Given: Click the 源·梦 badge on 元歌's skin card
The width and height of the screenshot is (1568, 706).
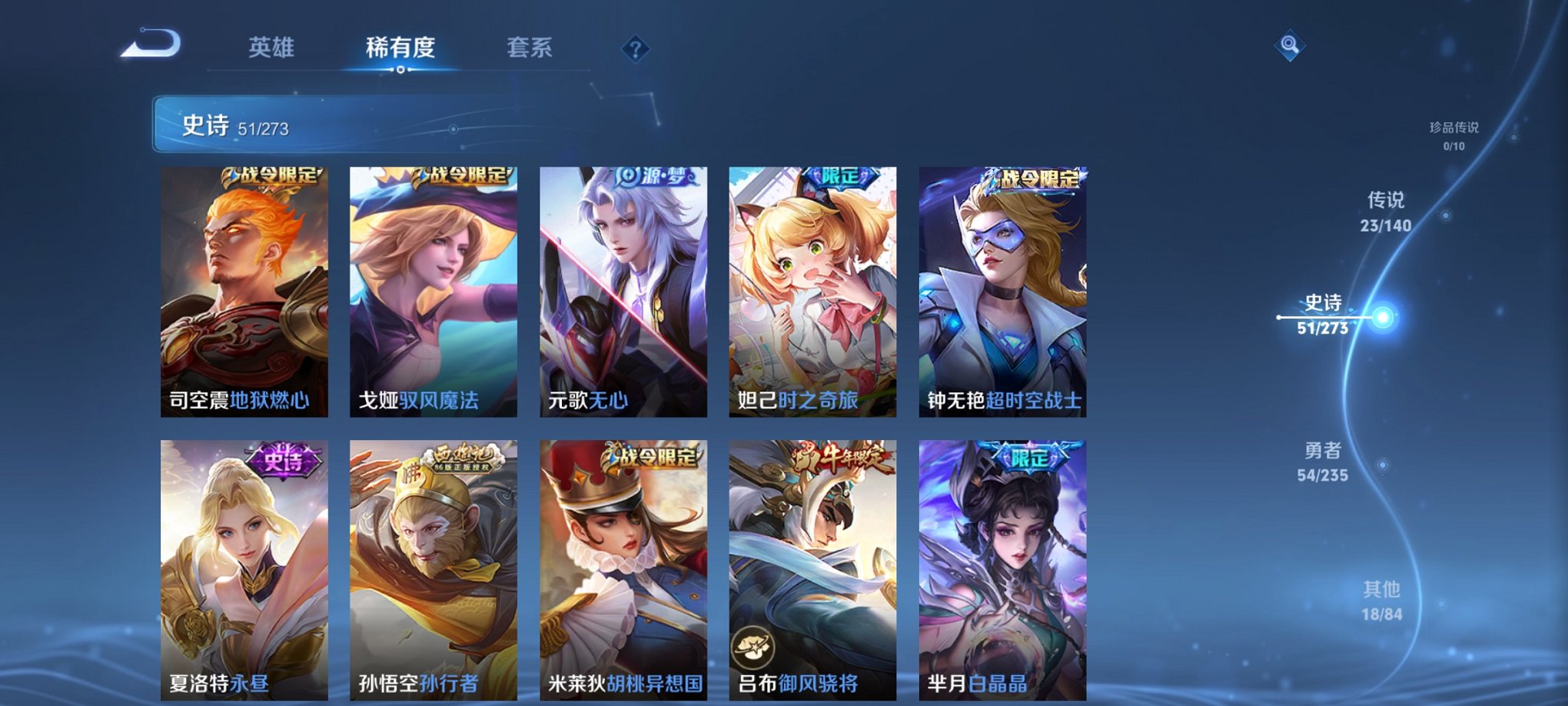Looking at the screenshot, I should point(654,176).
